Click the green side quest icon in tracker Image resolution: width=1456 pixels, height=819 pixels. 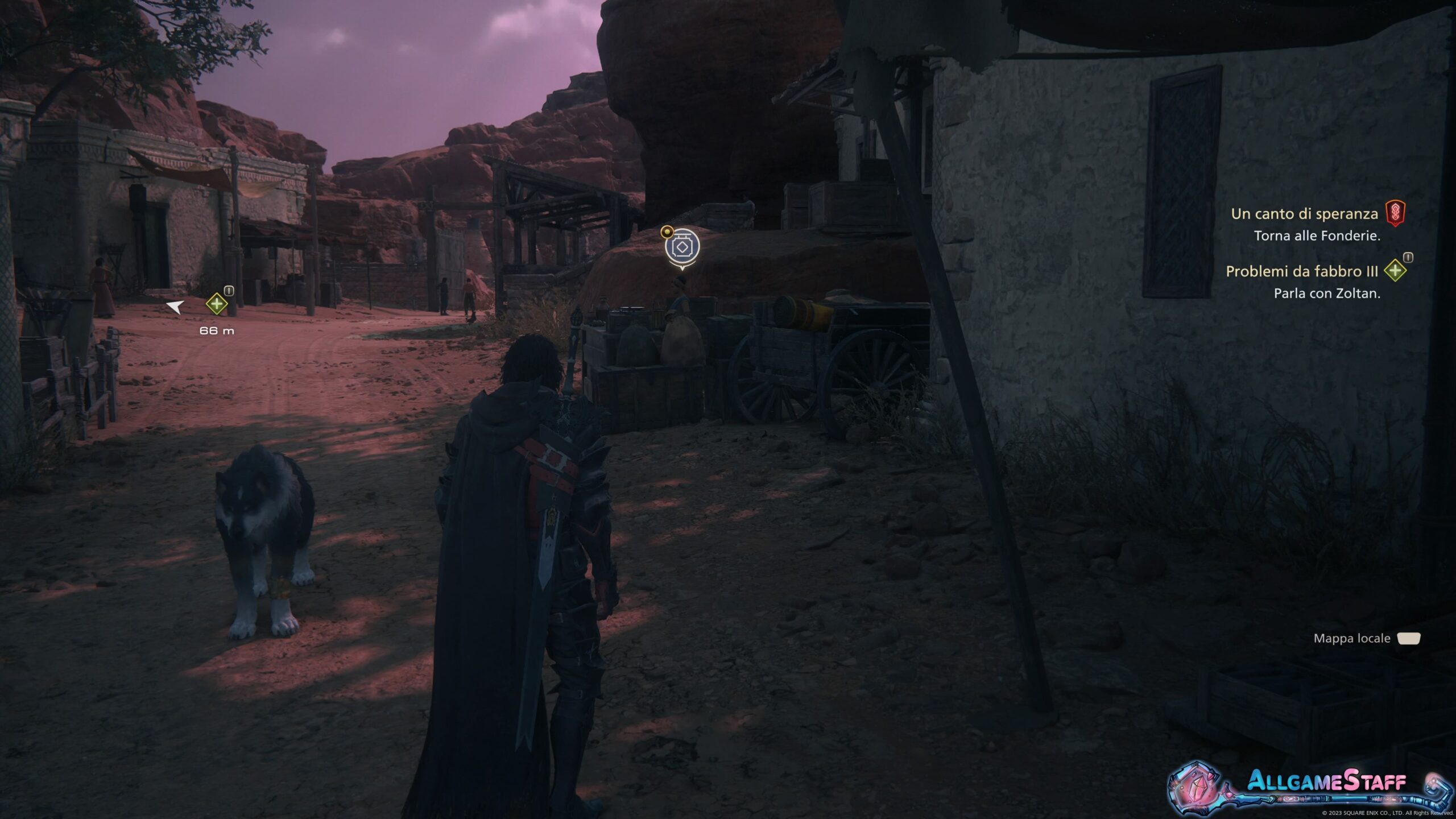1395,271
